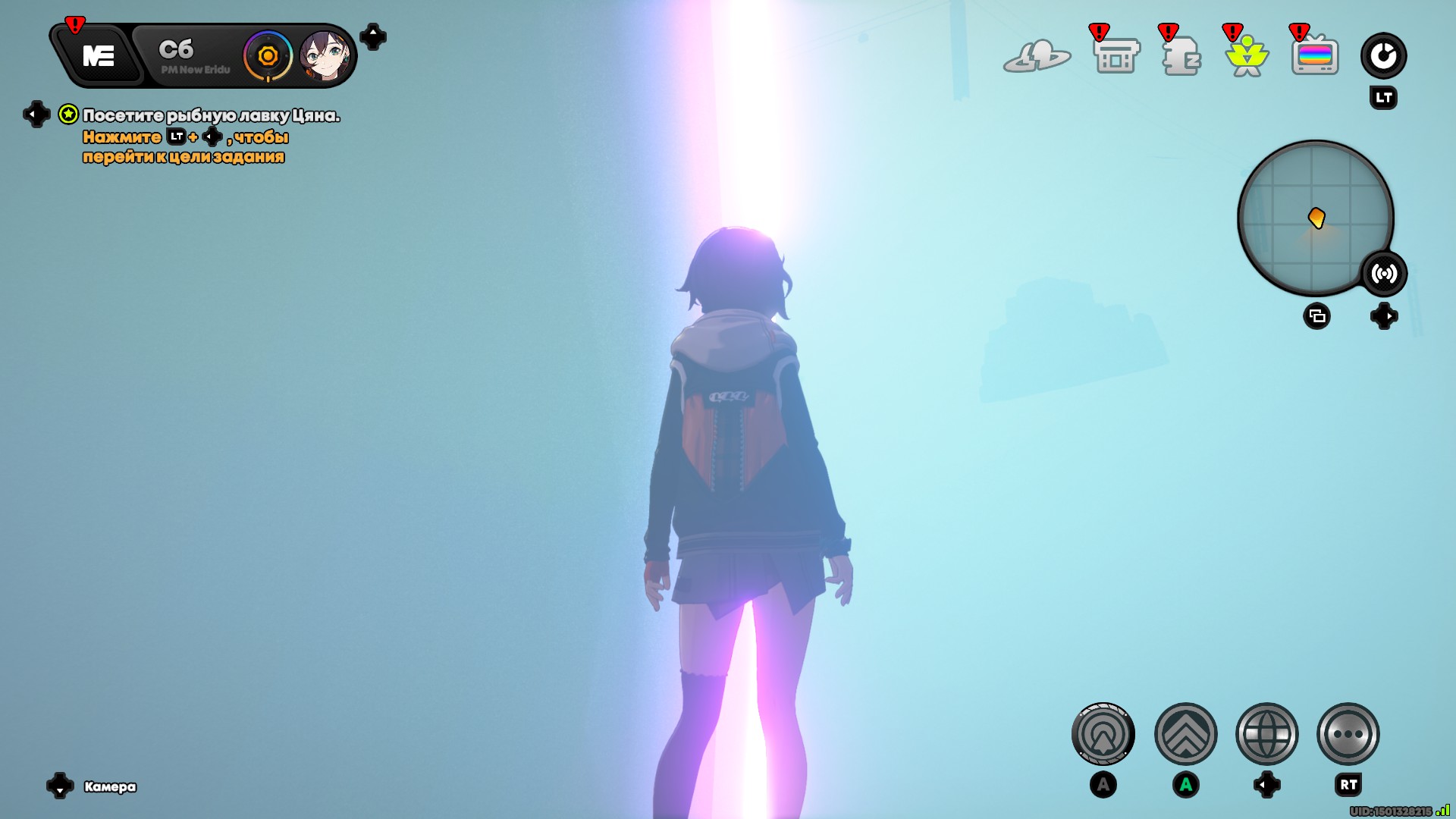
Task: Open the fish shop quest tracker
Action: pyautogui.click(x=211, y=116)
